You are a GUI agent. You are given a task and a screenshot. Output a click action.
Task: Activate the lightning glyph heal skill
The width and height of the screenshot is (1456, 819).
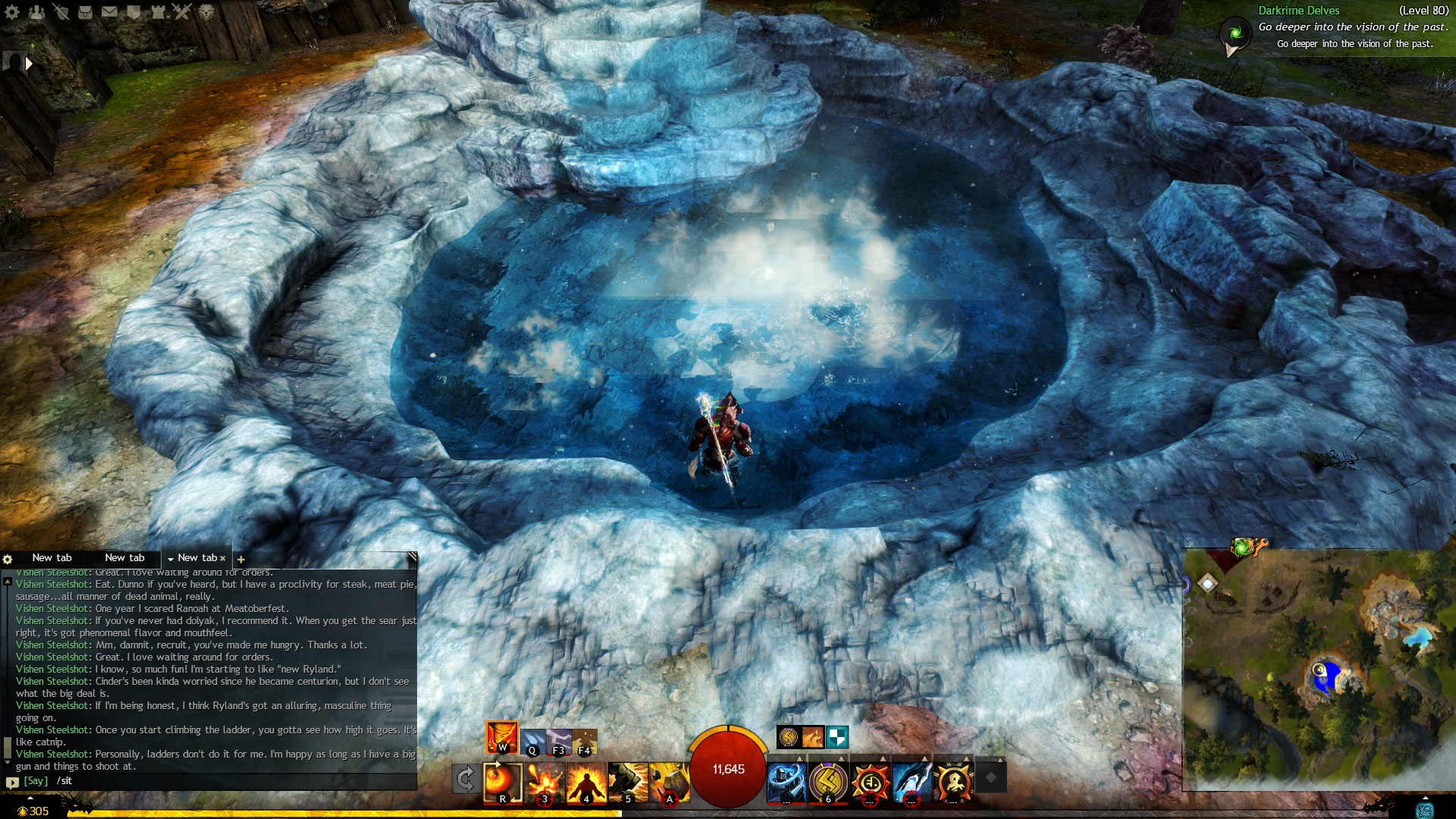(828, 781)
